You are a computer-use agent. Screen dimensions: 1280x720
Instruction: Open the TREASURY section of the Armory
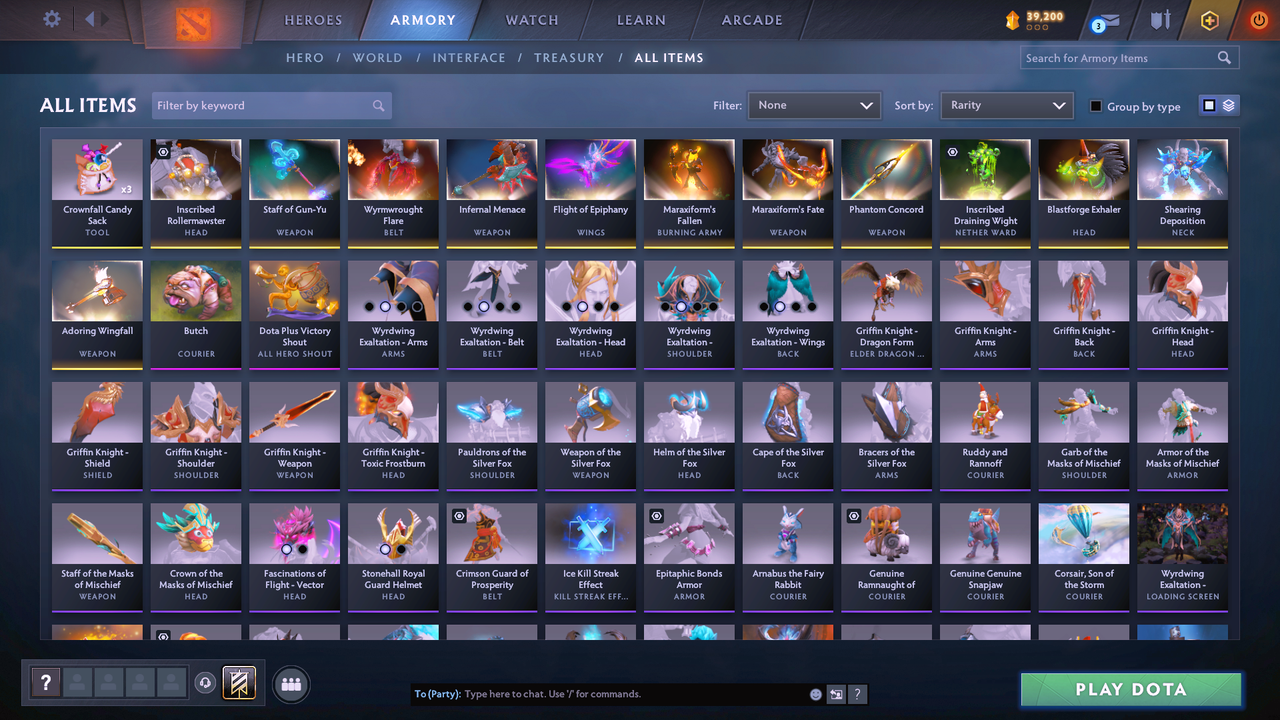[x=569, y=57]
